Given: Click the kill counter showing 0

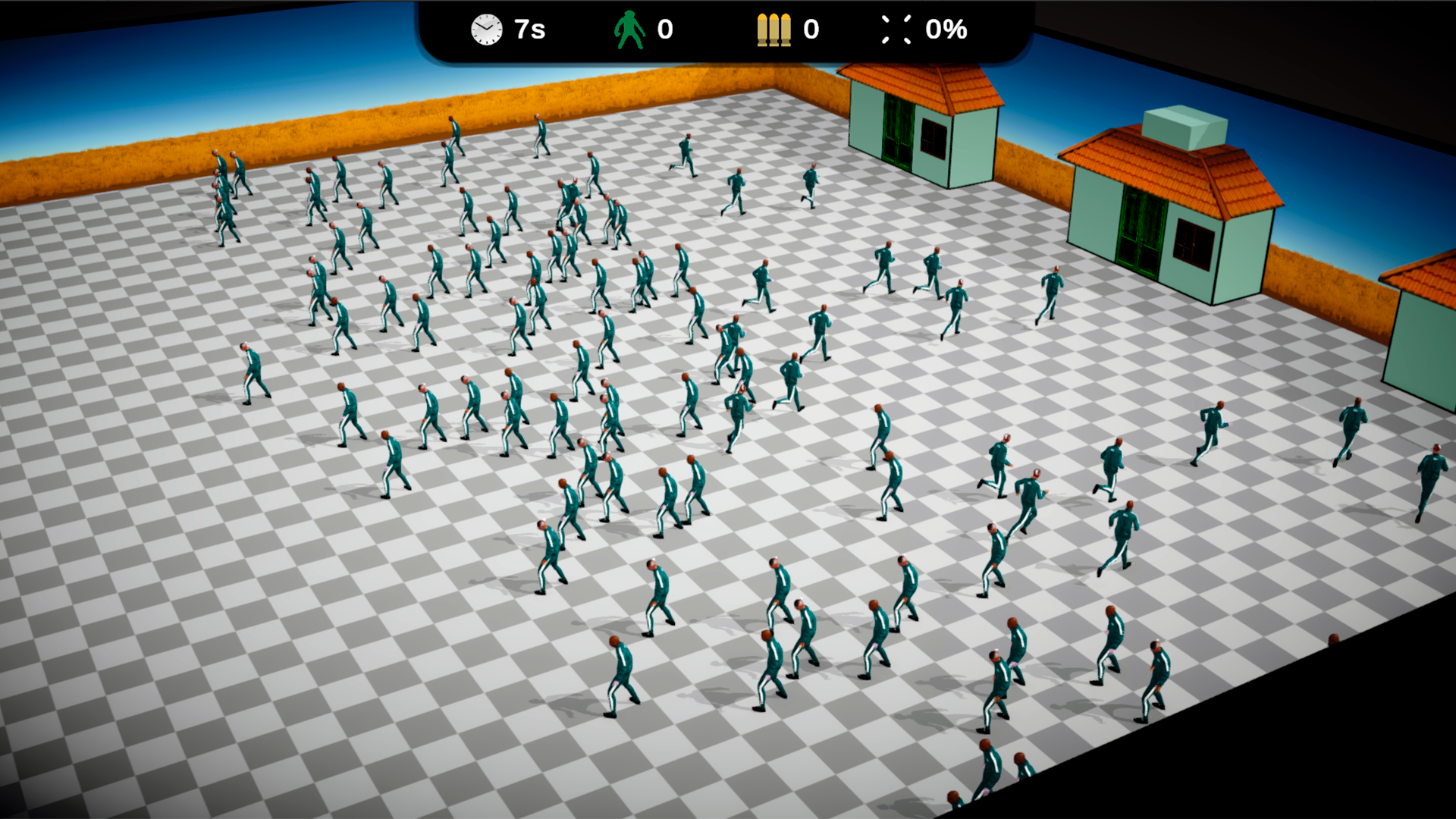Looking at the screenshot, I should click(664, 30).
